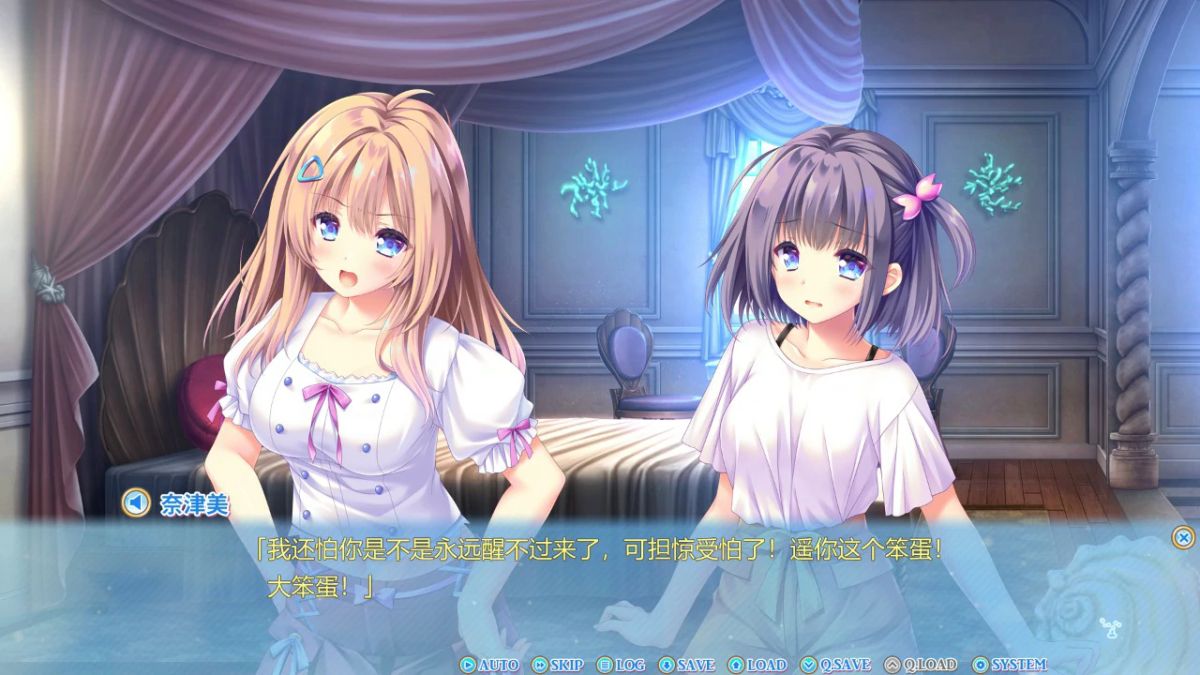The image size is (1200, 675).
Task: Hide the dialogue box with X button
Action: click(x=1183, y=537)
